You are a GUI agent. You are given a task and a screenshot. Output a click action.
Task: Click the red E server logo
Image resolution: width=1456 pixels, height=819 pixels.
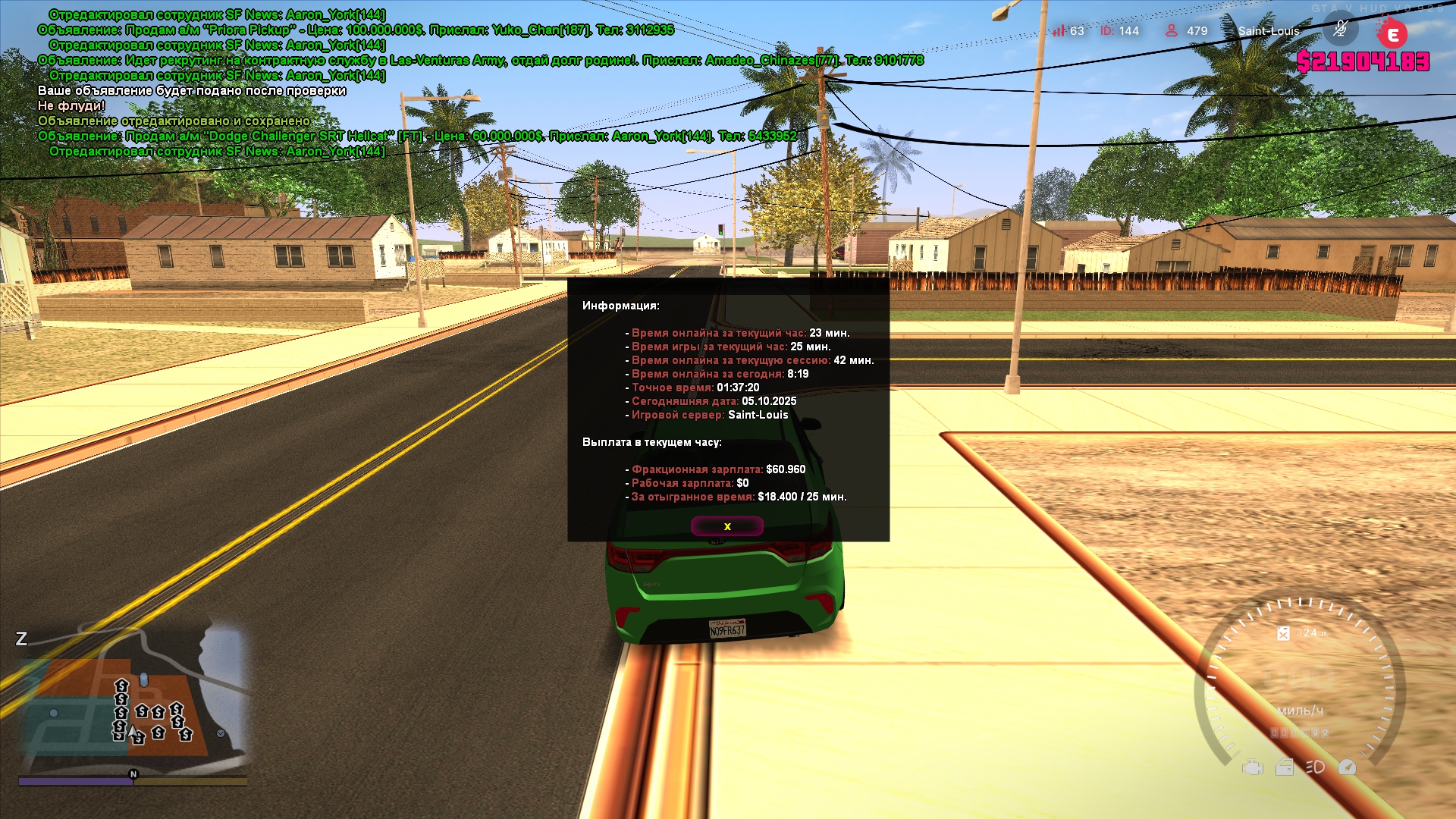[1392, 34]
